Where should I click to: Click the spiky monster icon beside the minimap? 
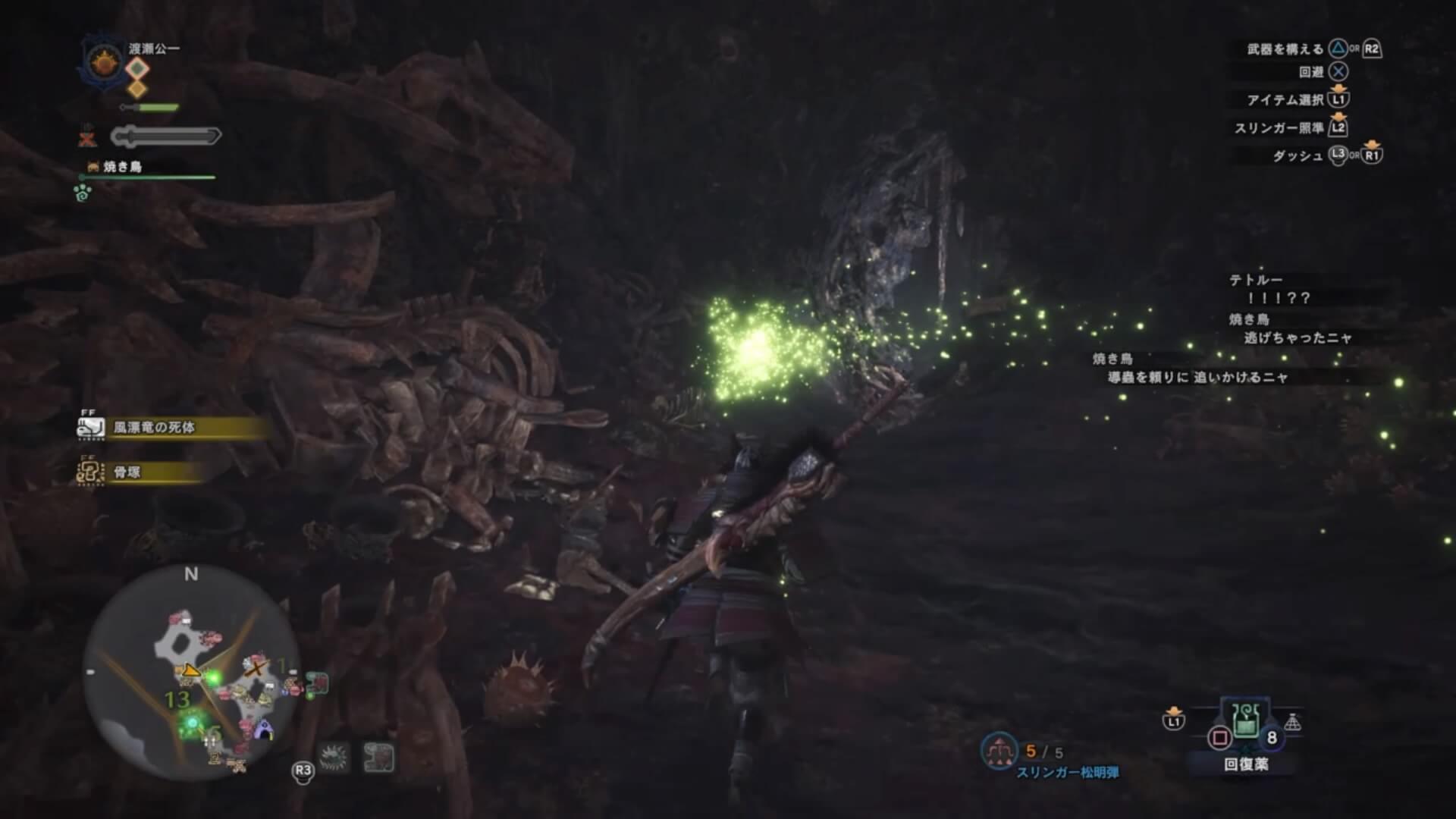(334, 757)
